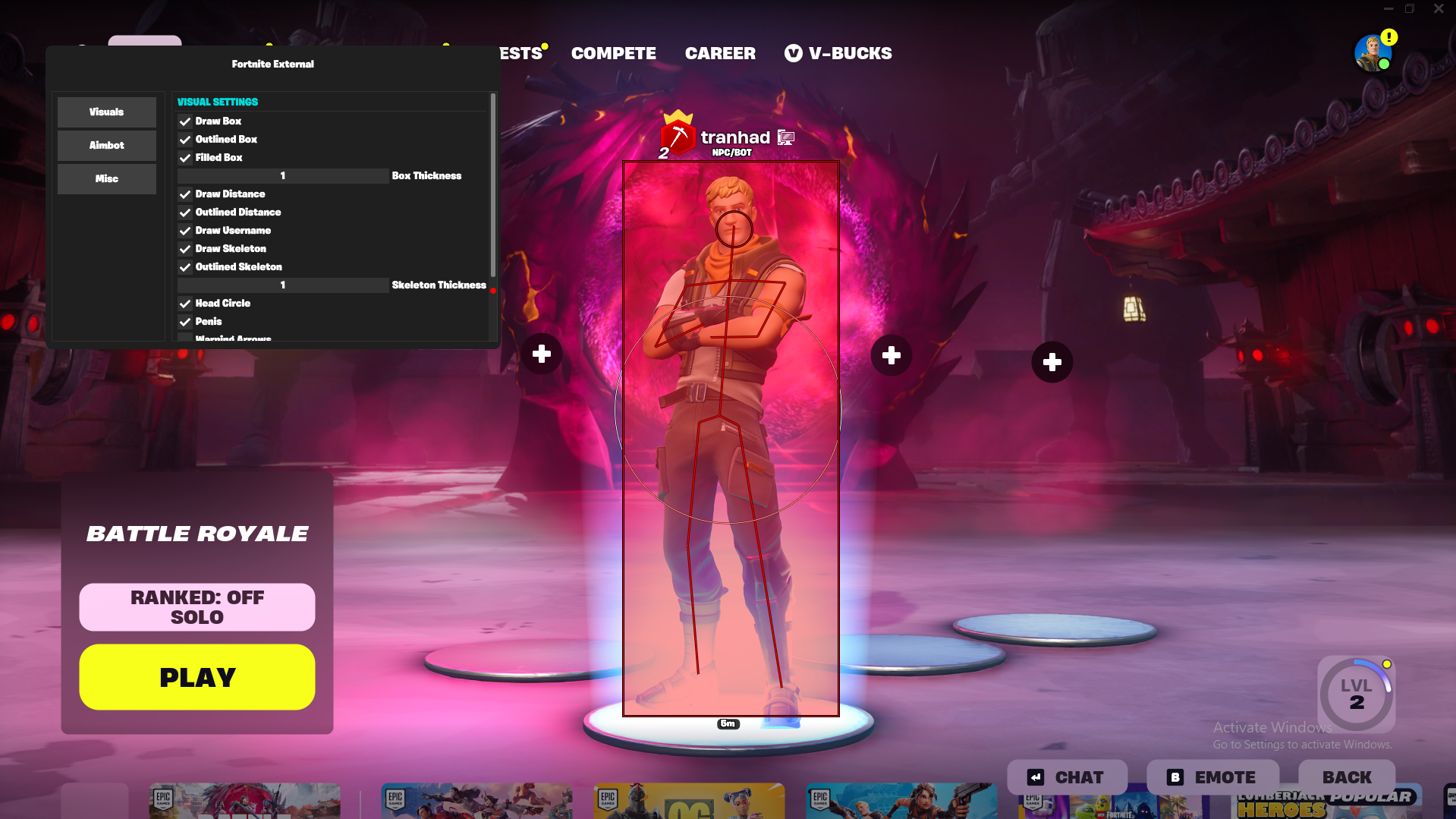Click the chat keyboard icon in the Chat button

1036,776
